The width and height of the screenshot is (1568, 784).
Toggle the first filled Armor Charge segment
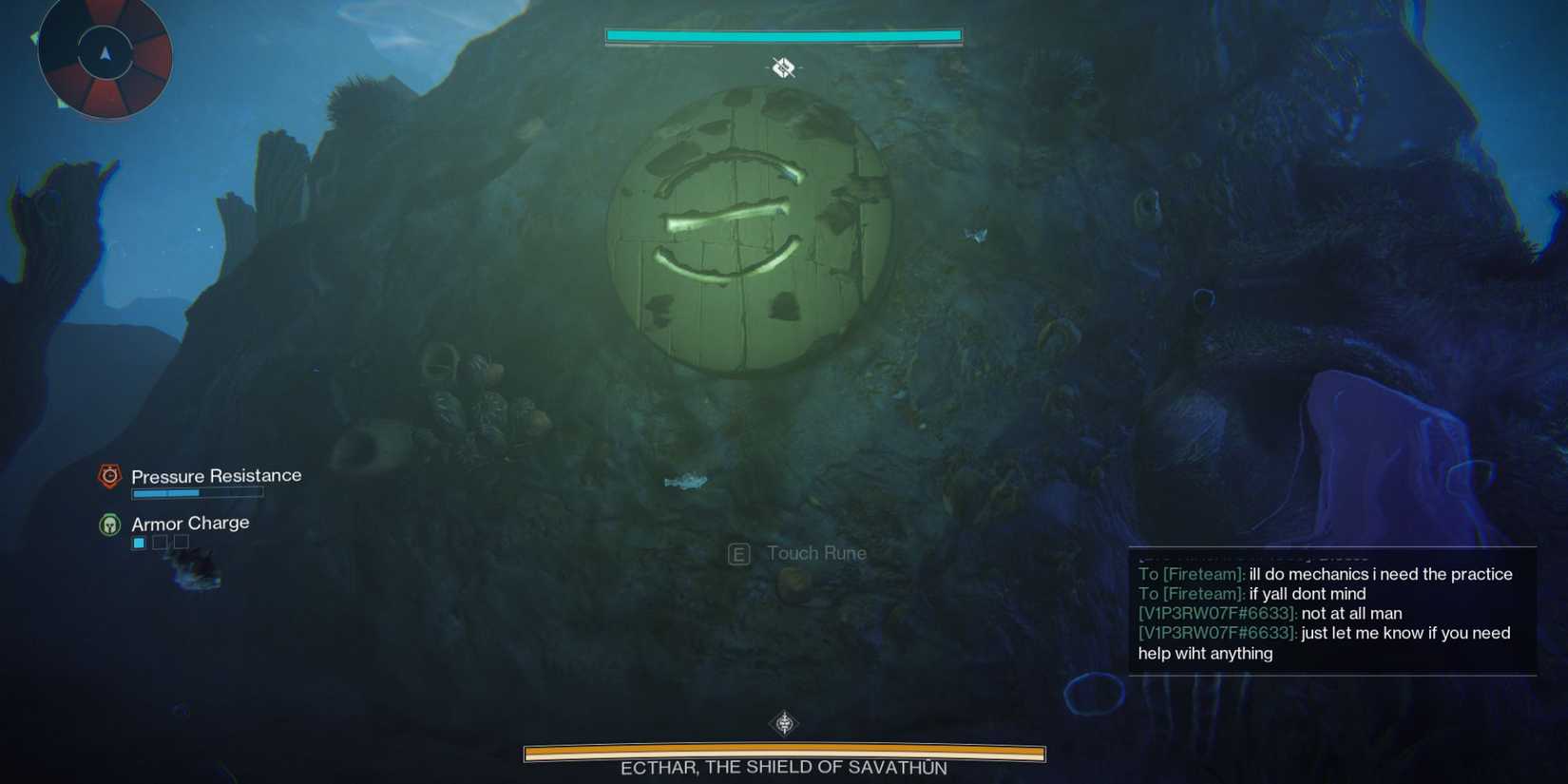tap(138, 542)
